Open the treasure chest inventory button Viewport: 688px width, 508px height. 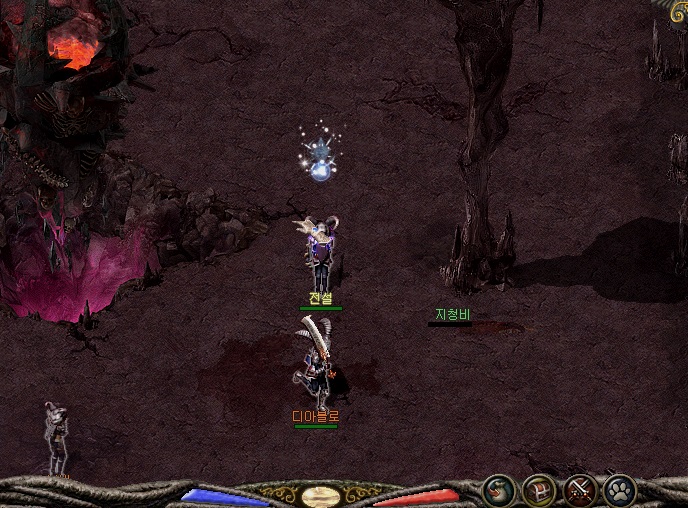point(539,490)
